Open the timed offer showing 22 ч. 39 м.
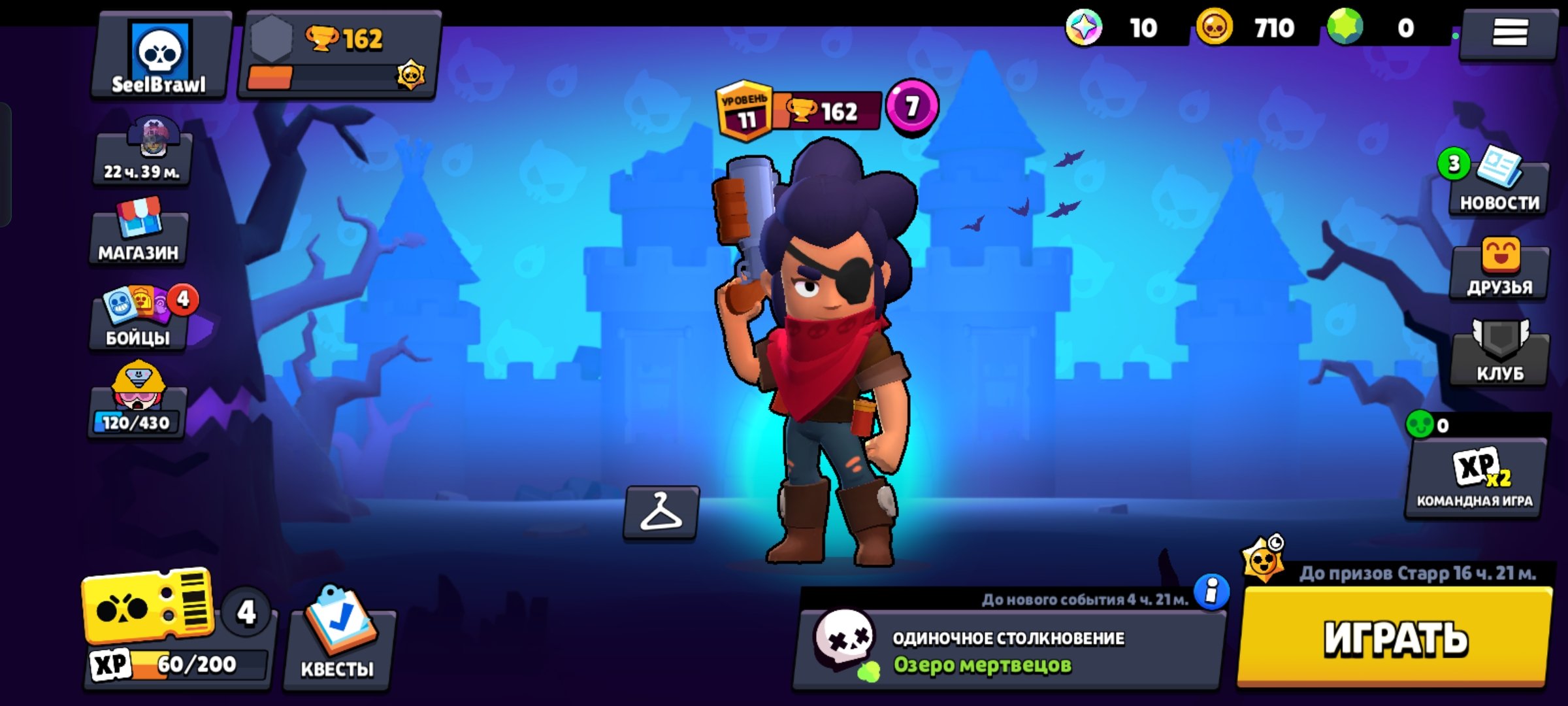1568x706 pixels. [x=142, y=154]
